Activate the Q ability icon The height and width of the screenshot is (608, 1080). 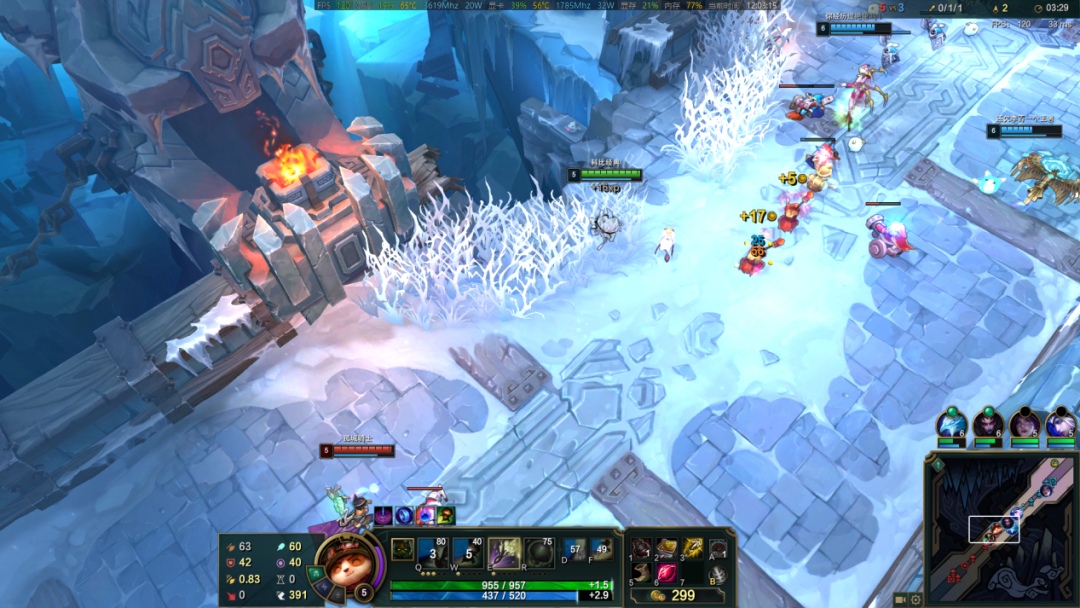point(432,552)
